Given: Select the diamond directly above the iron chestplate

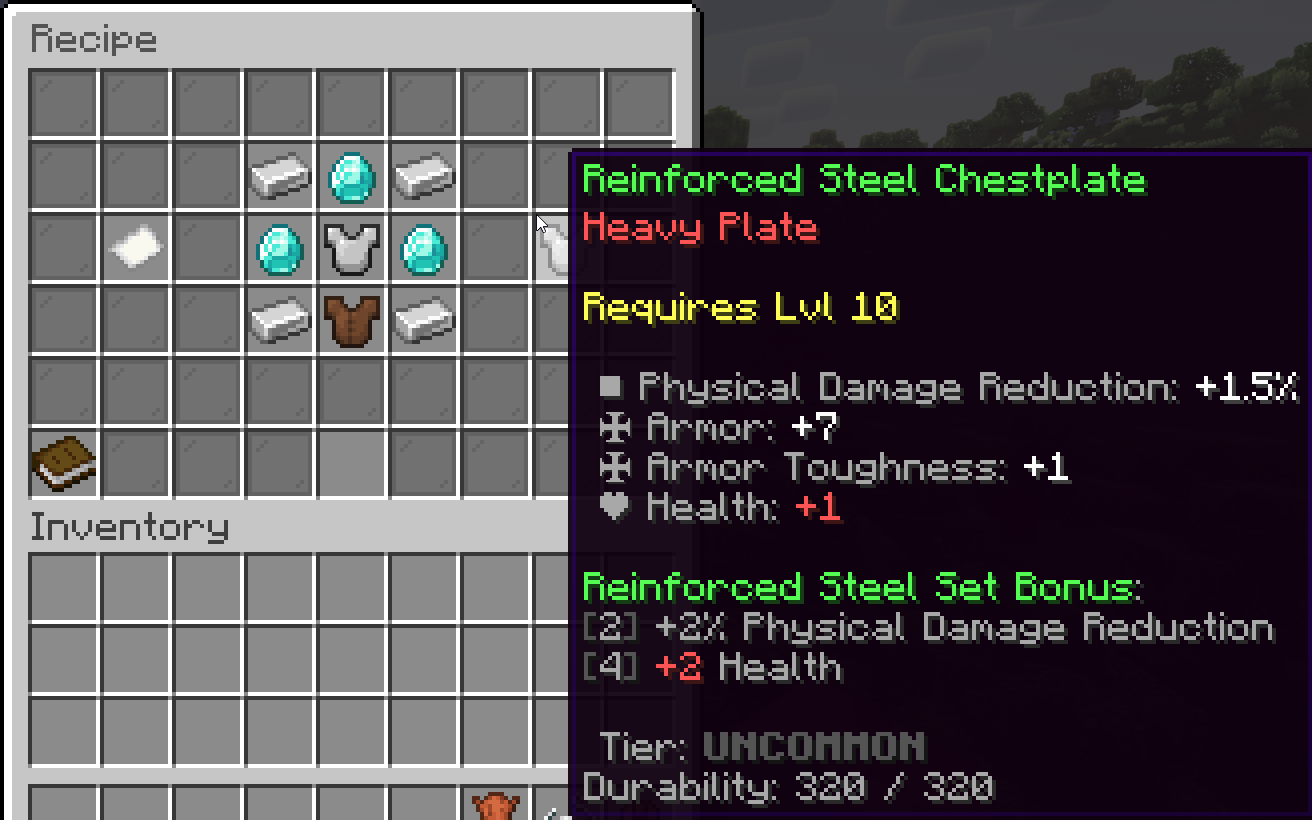Looking at the screenshot, I should click(x=351, y=175).
